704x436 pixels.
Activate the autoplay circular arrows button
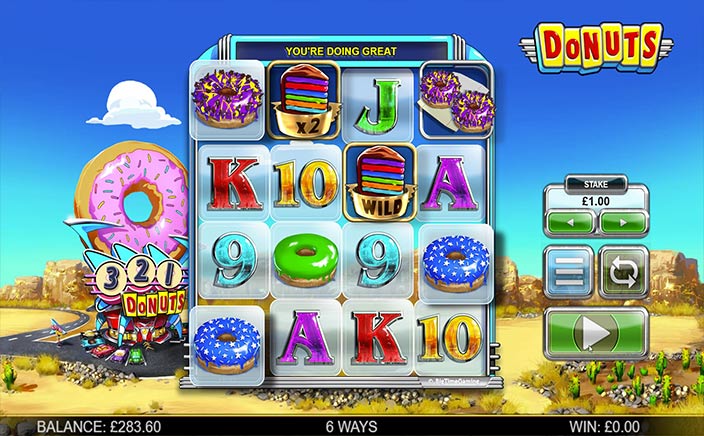point(623,272)
